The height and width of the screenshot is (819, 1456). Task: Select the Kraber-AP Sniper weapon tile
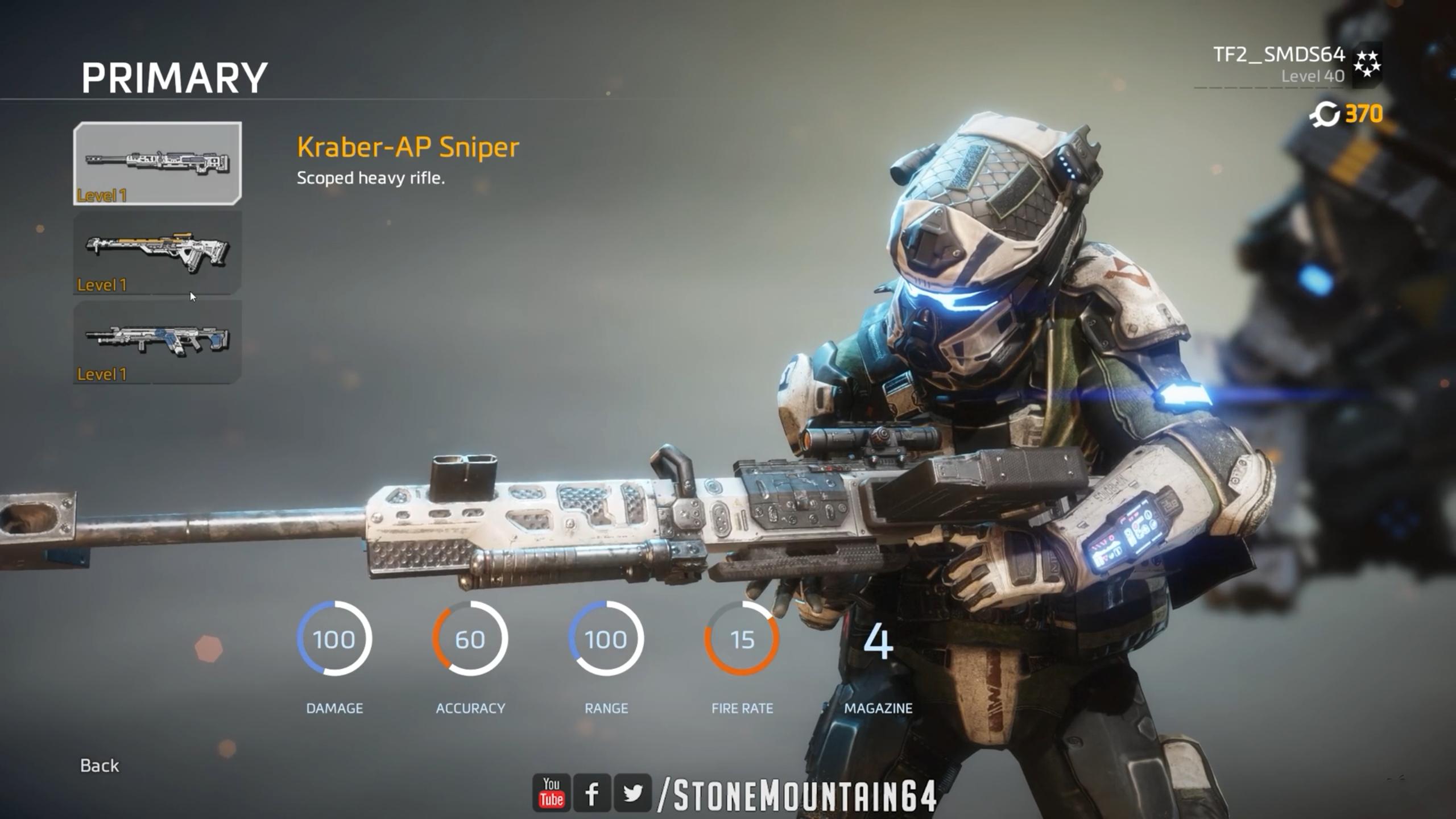(x=158, y=163)
